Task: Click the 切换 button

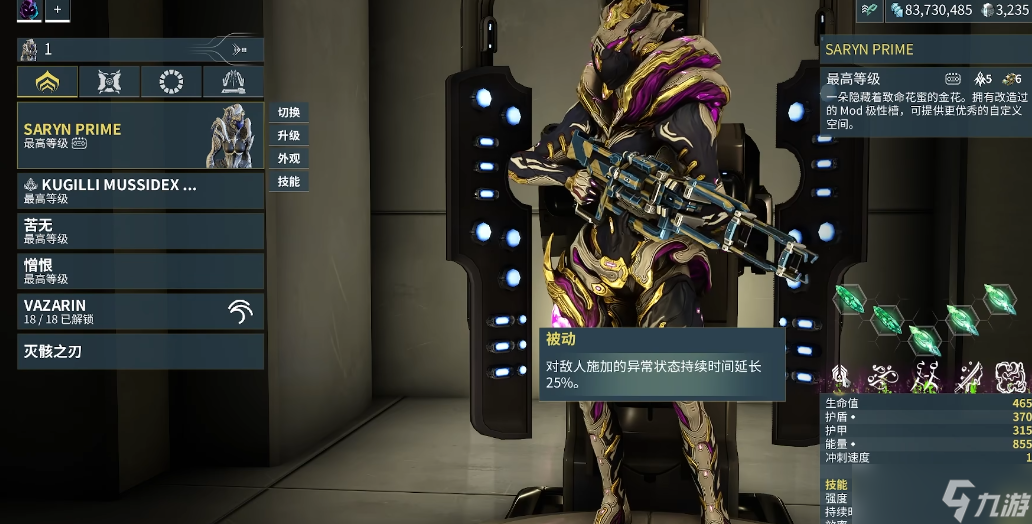Action: (x=289, y=112)
